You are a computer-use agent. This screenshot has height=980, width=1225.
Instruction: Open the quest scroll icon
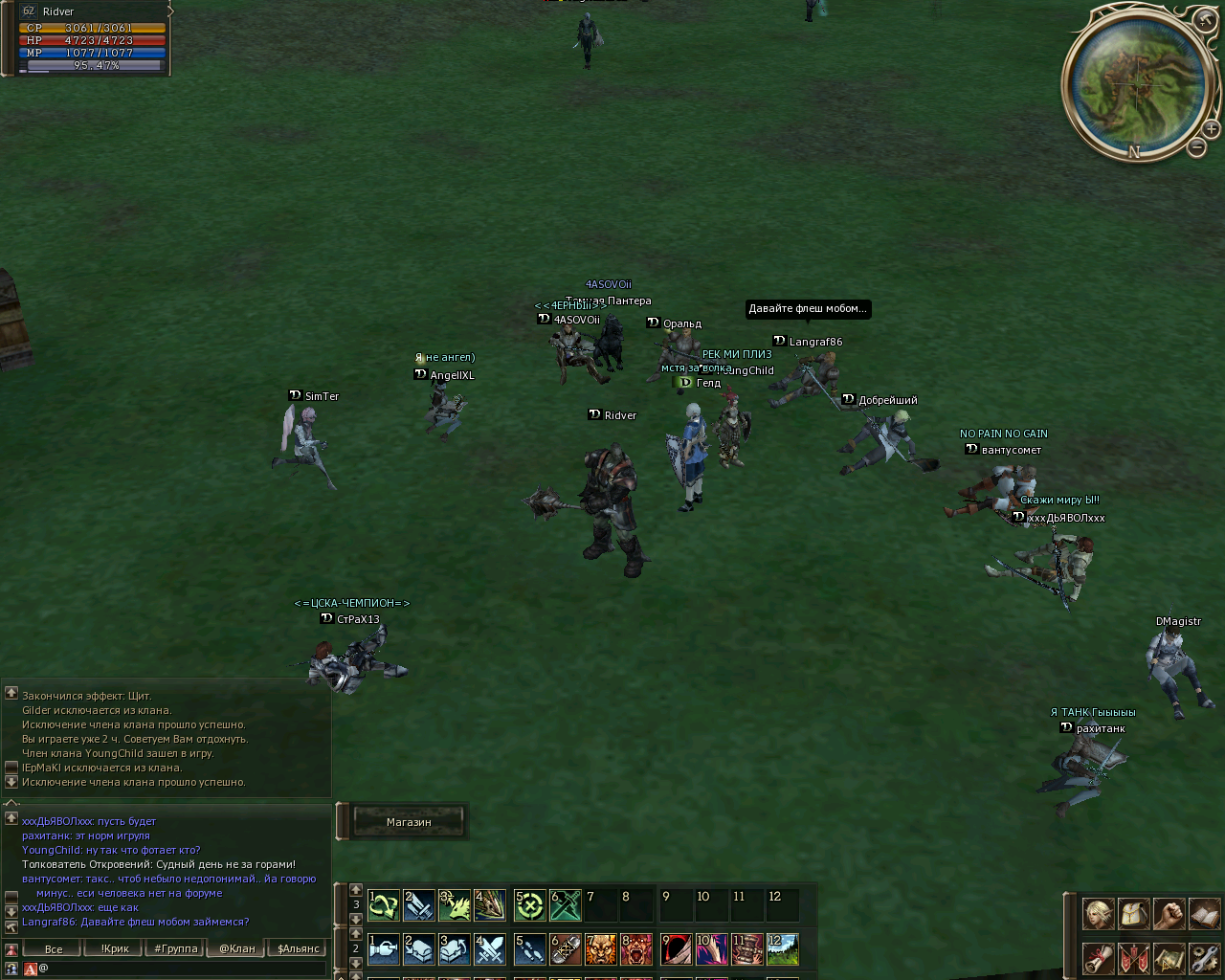pos(1098,957)
